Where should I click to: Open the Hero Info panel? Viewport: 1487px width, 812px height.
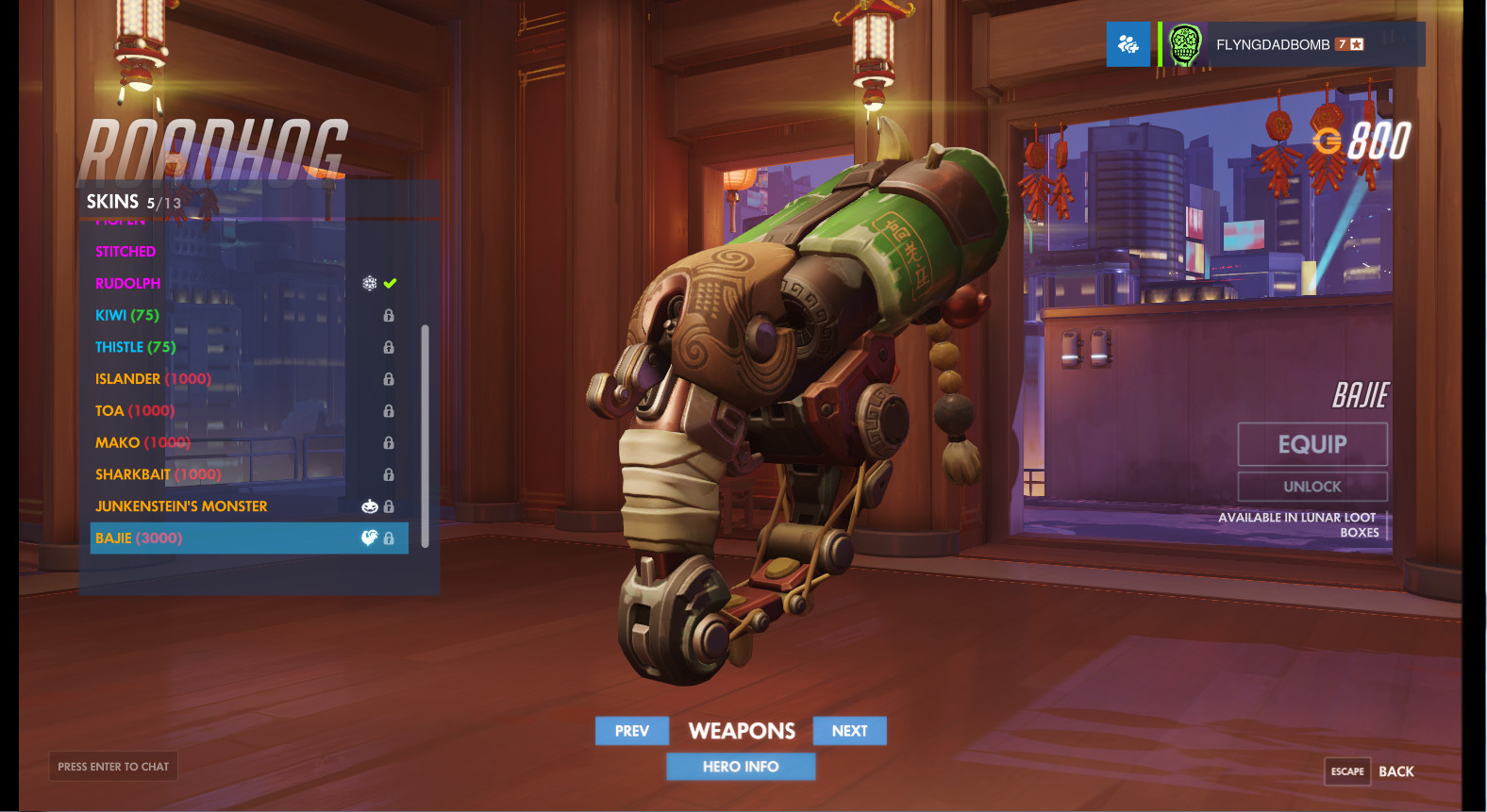click(x=741, y=767)
